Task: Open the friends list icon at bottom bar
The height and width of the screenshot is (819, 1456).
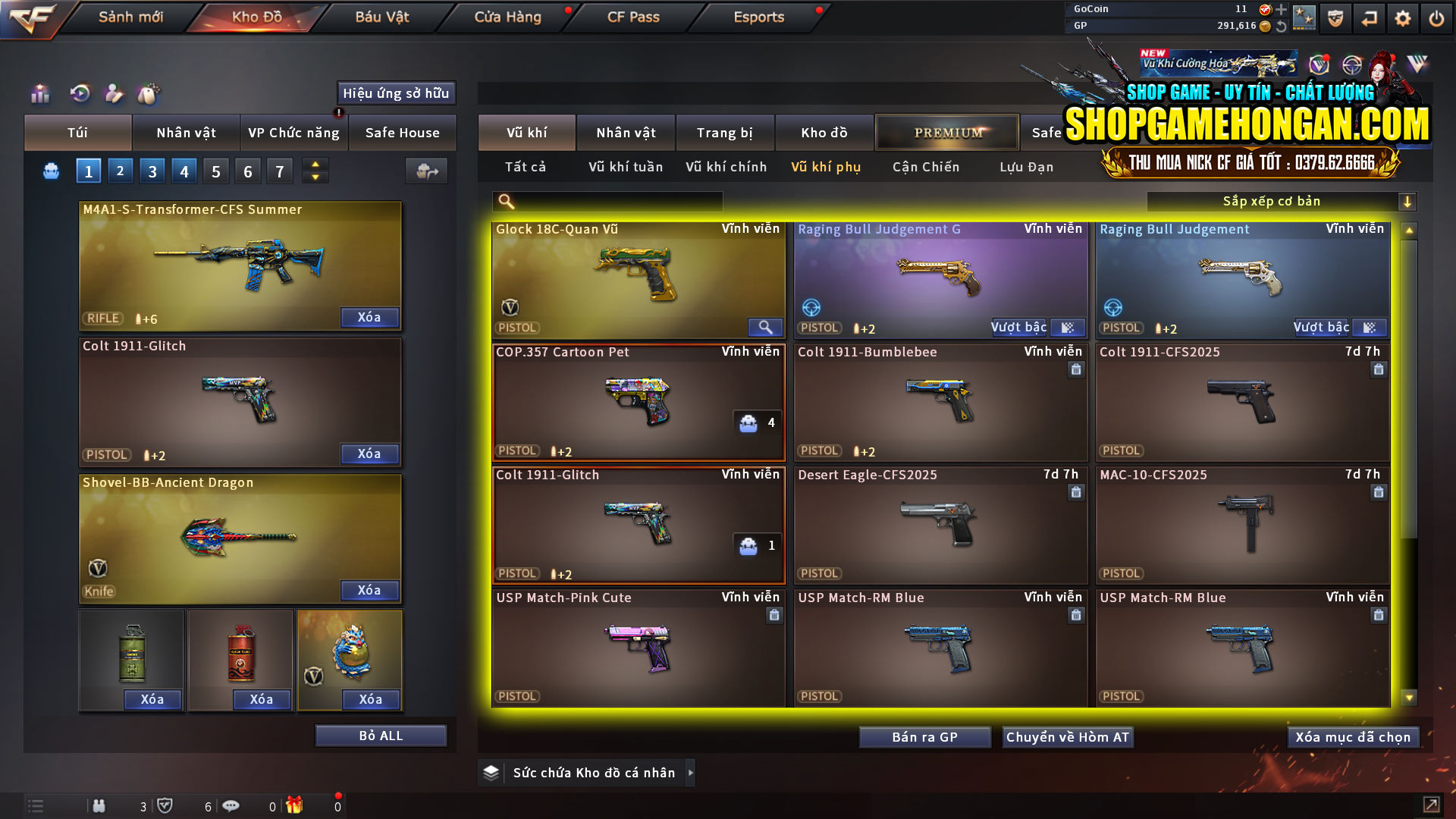Action: pos(99,806)
